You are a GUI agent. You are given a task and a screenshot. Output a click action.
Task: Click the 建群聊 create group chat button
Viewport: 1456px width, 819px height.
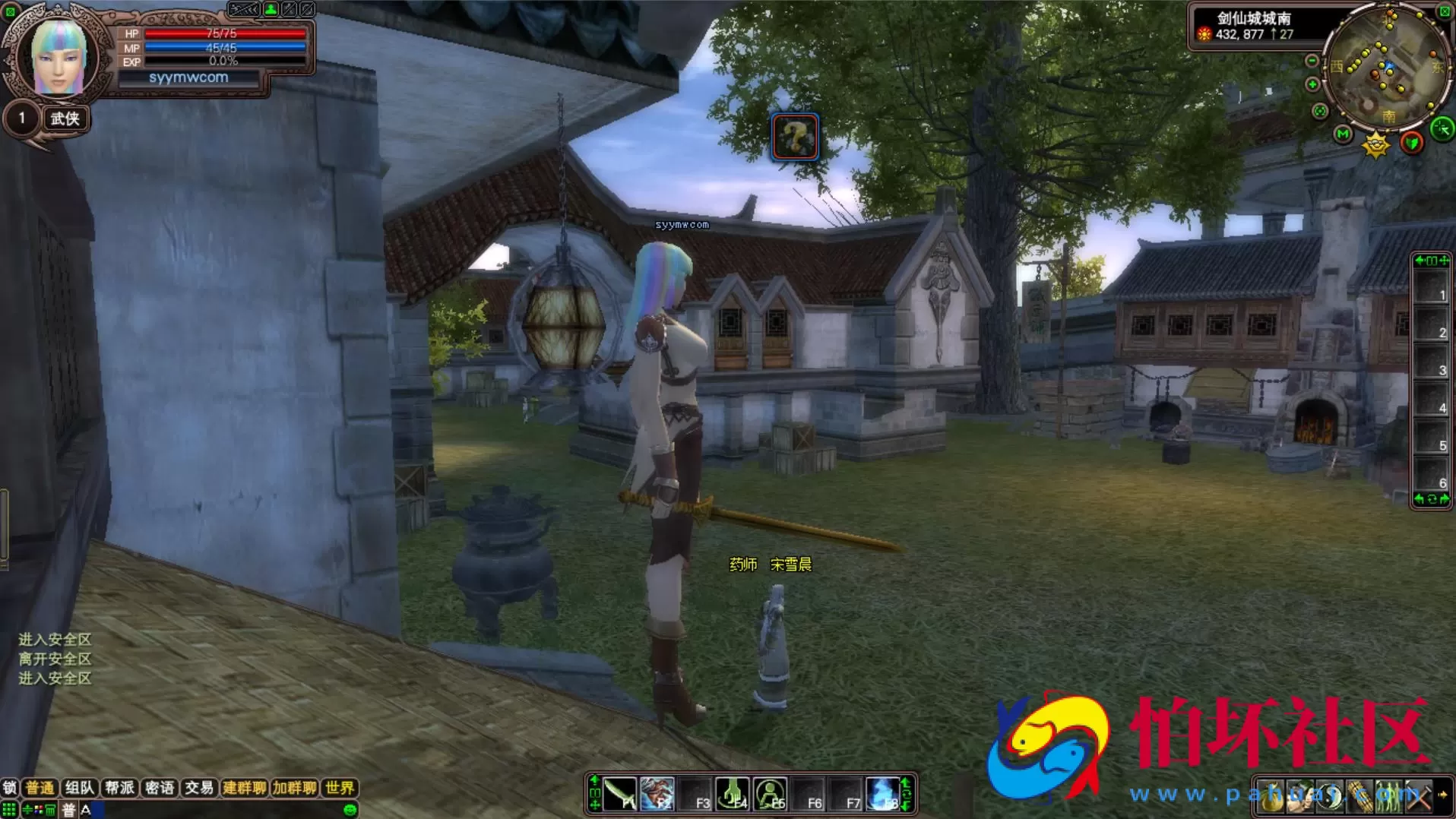tap(244, 788)
